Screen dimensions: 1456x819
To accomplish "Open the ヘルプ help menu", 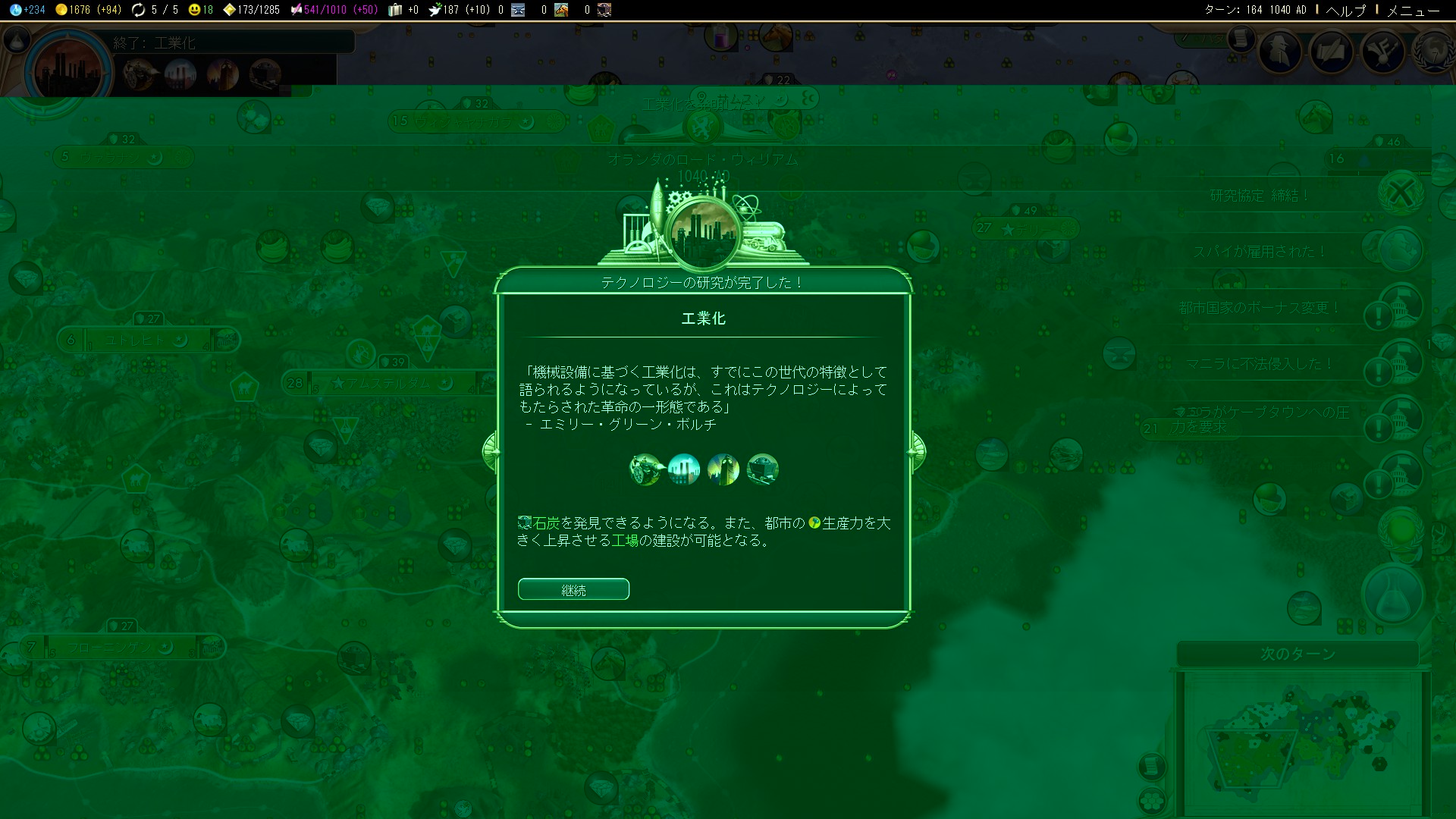I will [1345, 10].
